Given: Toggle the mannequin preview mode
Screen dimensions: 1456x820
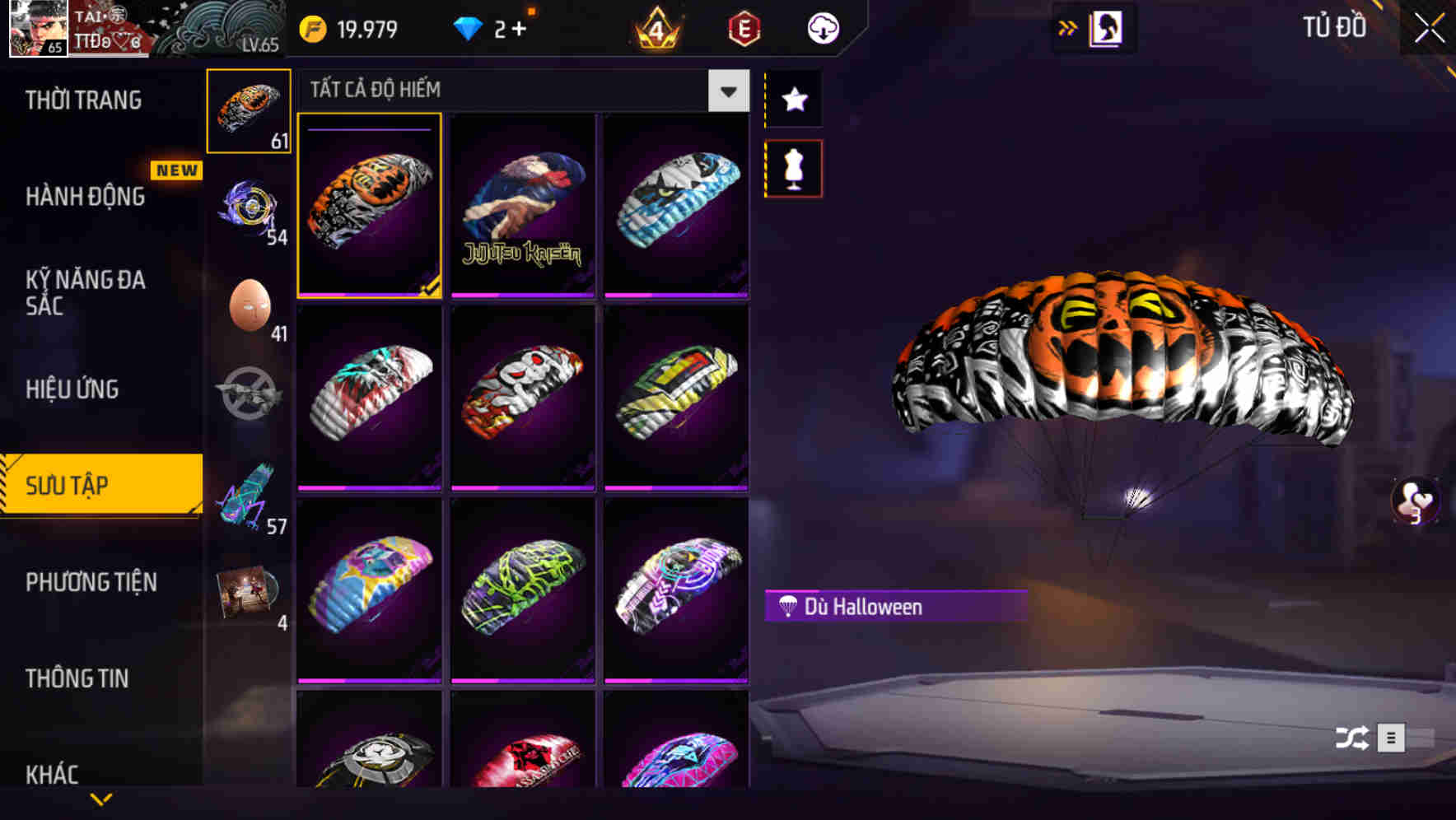Looking at the screenshot, I should pyautogui.click(x=793, y=166).
